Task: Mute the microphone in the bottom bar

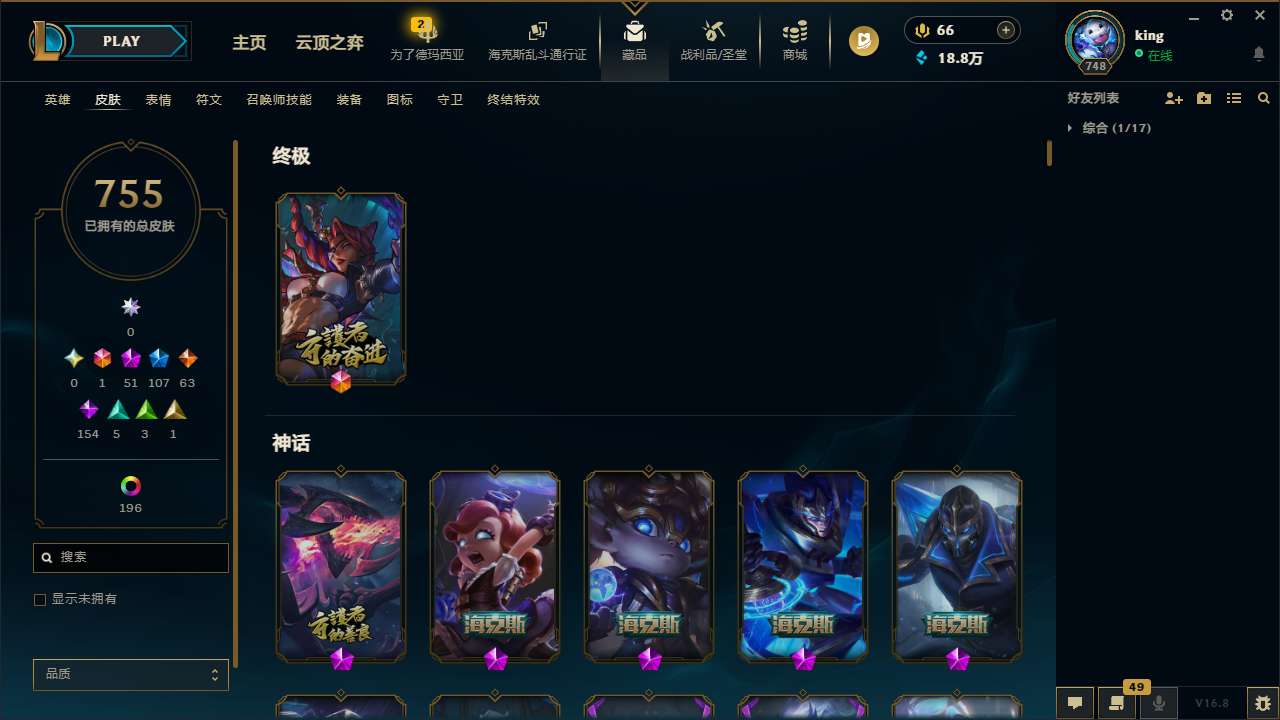Action: (1159, 703)
